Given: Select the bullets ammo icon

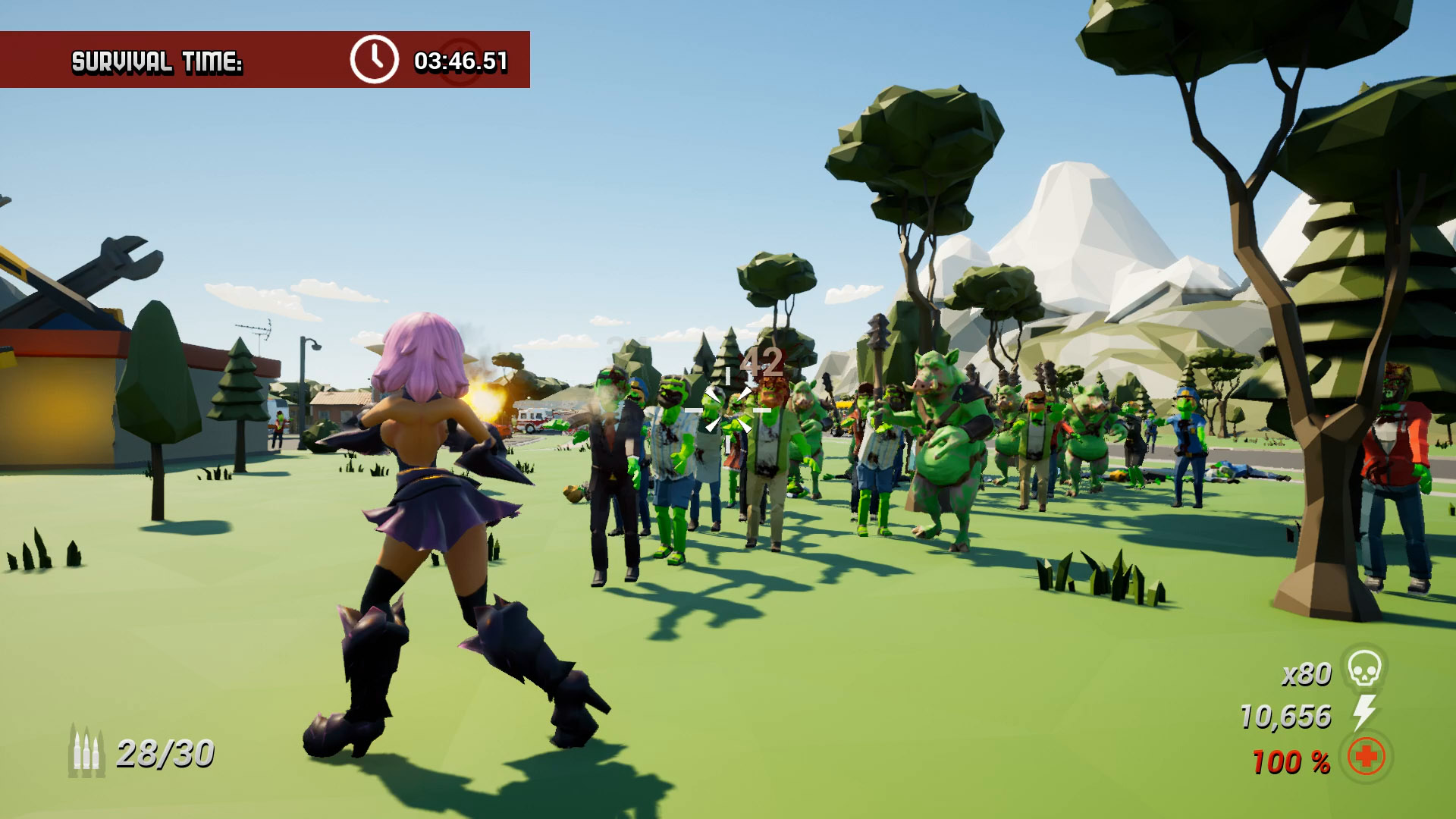Looking at the screenshot, I should point(86,751).
